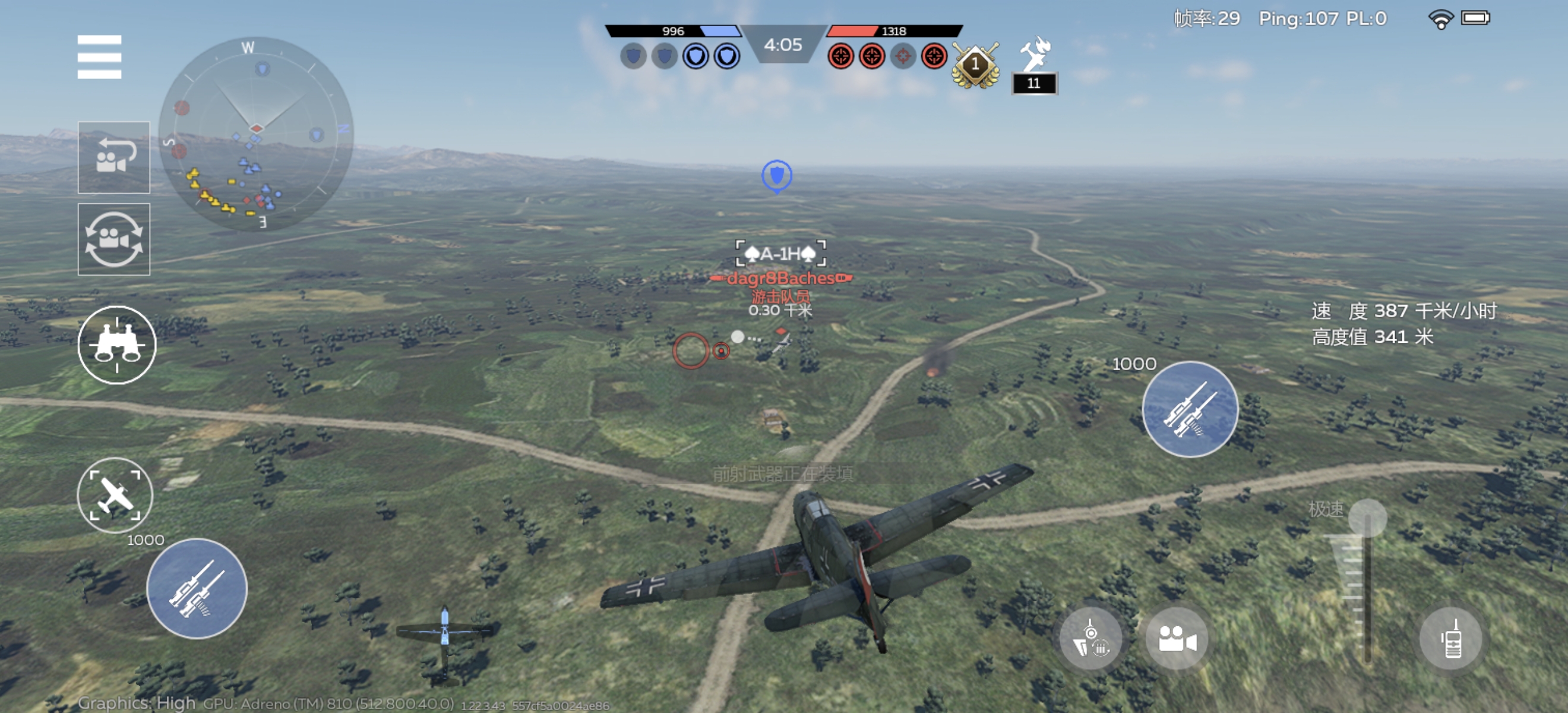Fire the right machine gun button
The height and width of the screenshot is (713, 1568).
[1190, 409]
